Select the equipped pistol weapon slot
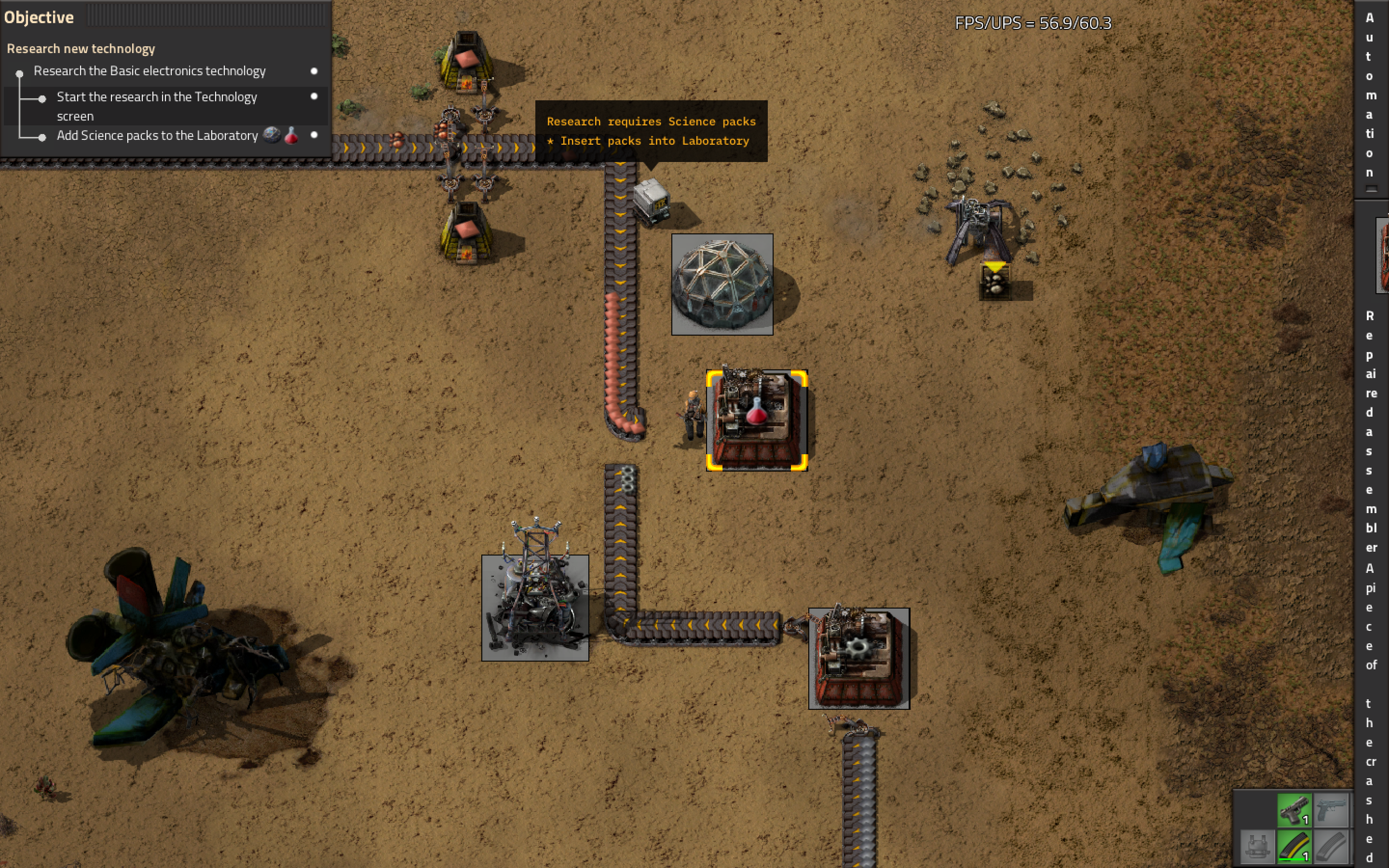Image resolution: width=1389 pixels, height=868 pixels. [x=1294, y=811]
